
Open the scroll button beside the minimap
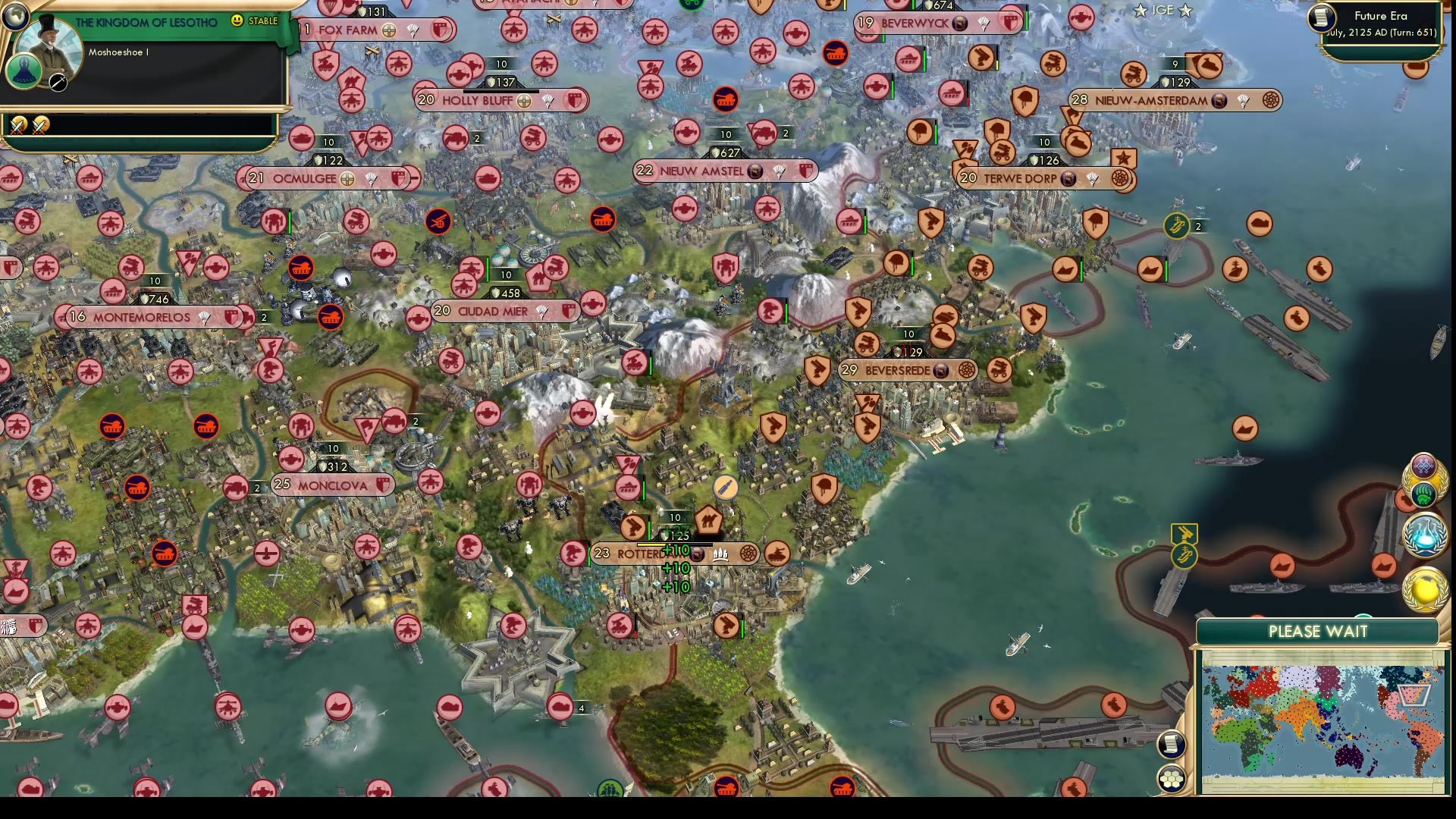click(x=1171, y=744)
